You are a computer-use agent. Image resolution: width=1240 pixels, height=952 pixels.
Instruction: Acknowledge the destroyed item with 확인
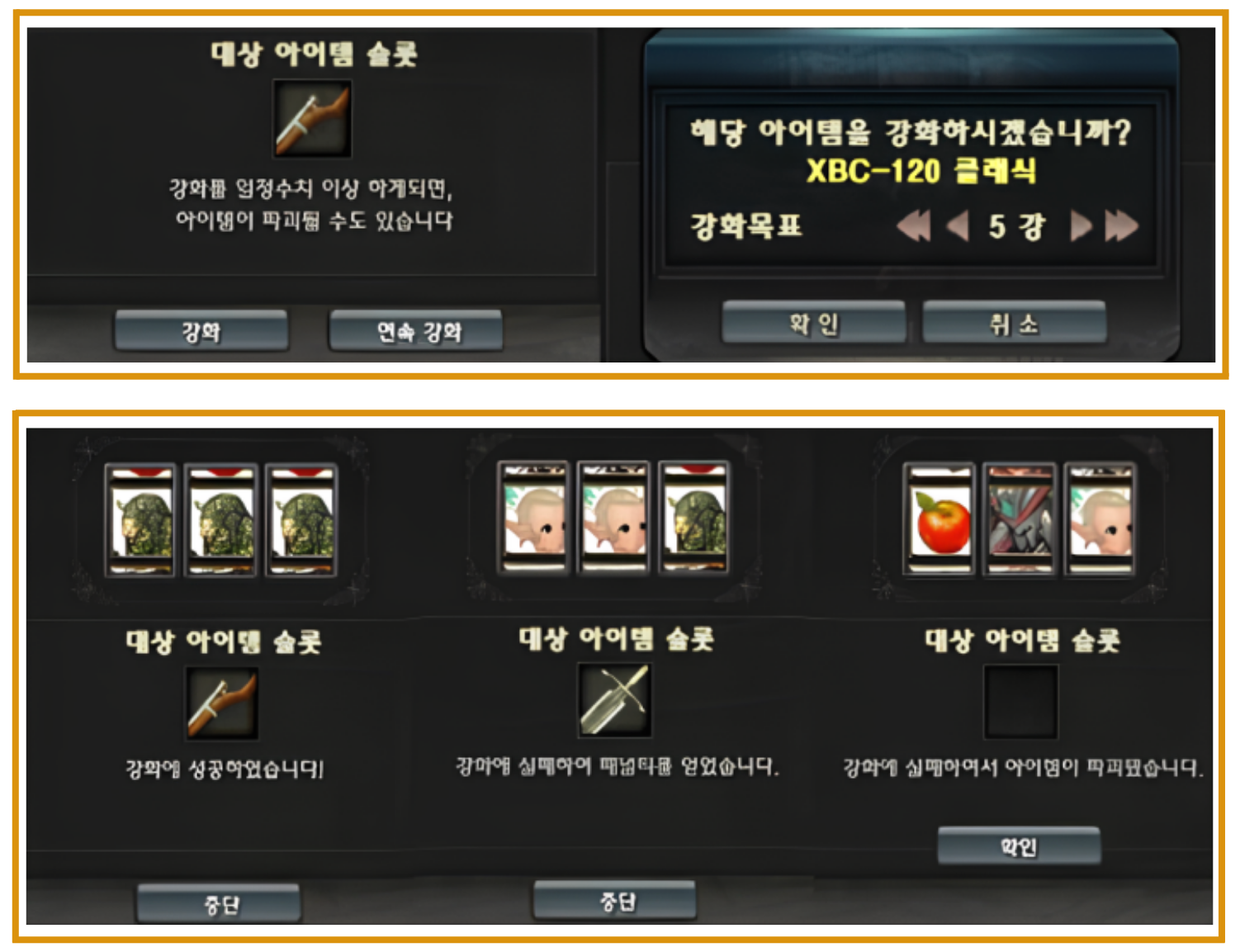coord(1019,846)
